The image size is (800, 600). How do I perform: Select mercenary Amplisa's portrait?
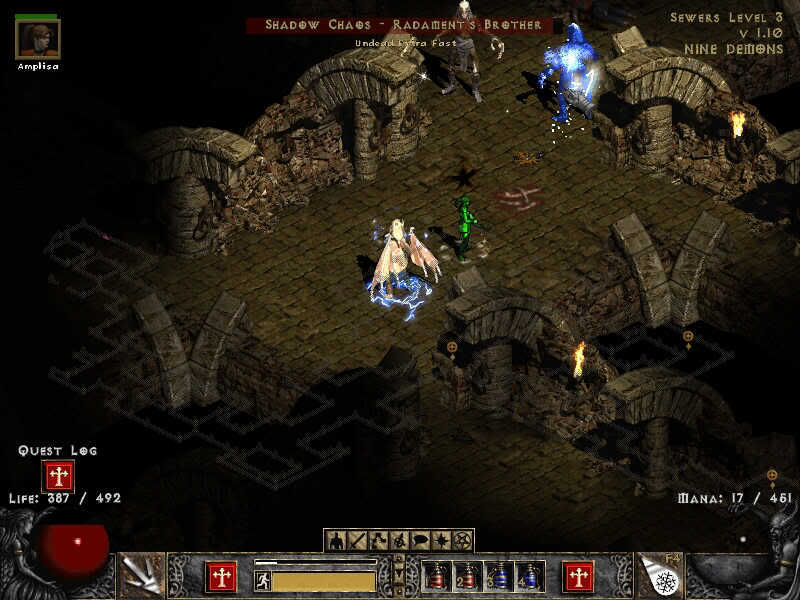[38, 39]
